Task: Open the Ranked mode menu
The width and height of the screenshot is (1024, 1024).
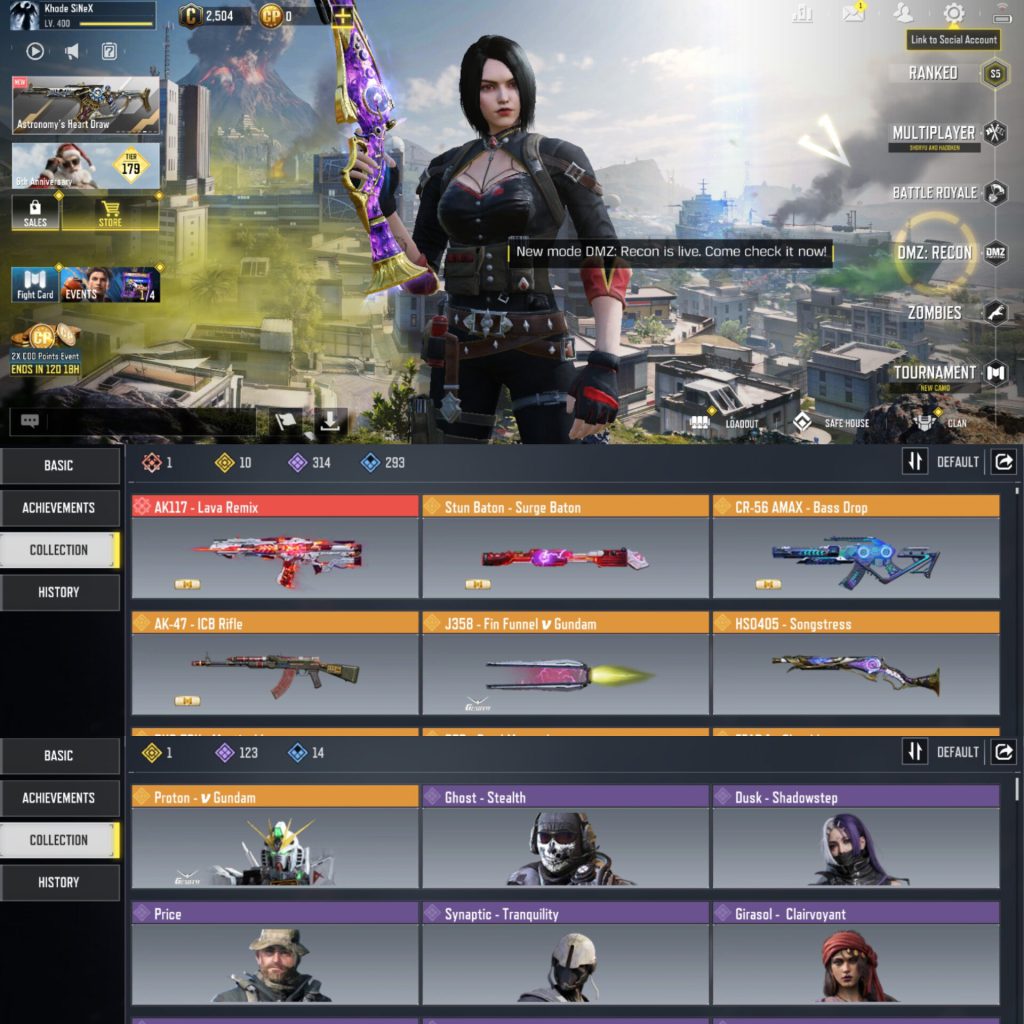Action: tap(933, 73)
